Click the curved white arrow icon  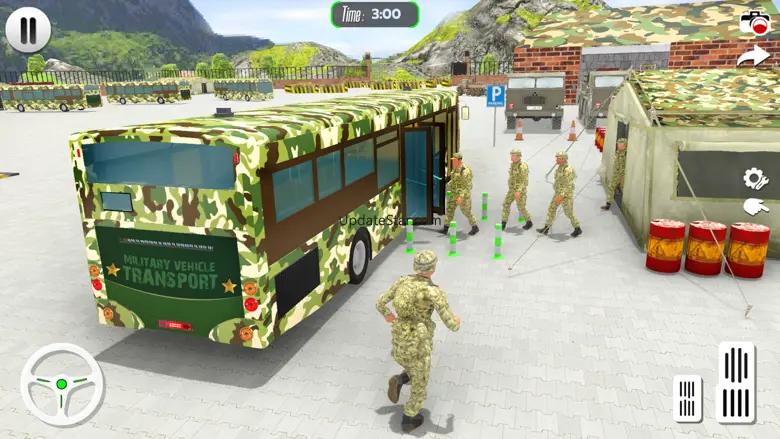pyautogui.click(x=753, y=57)
